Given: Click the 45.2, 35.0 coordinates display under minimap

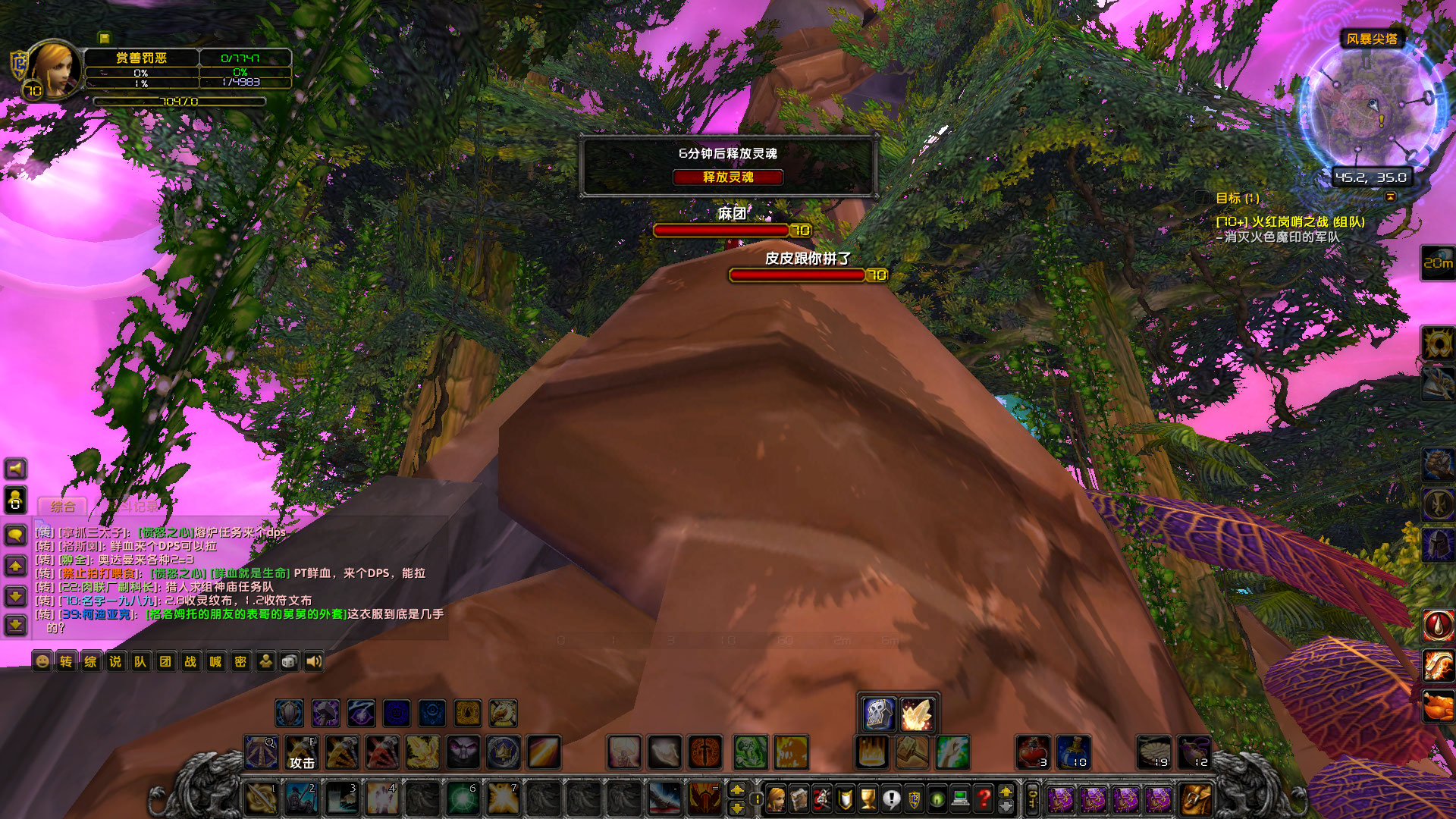Looking at the screenshot, I should point(1371,177).
